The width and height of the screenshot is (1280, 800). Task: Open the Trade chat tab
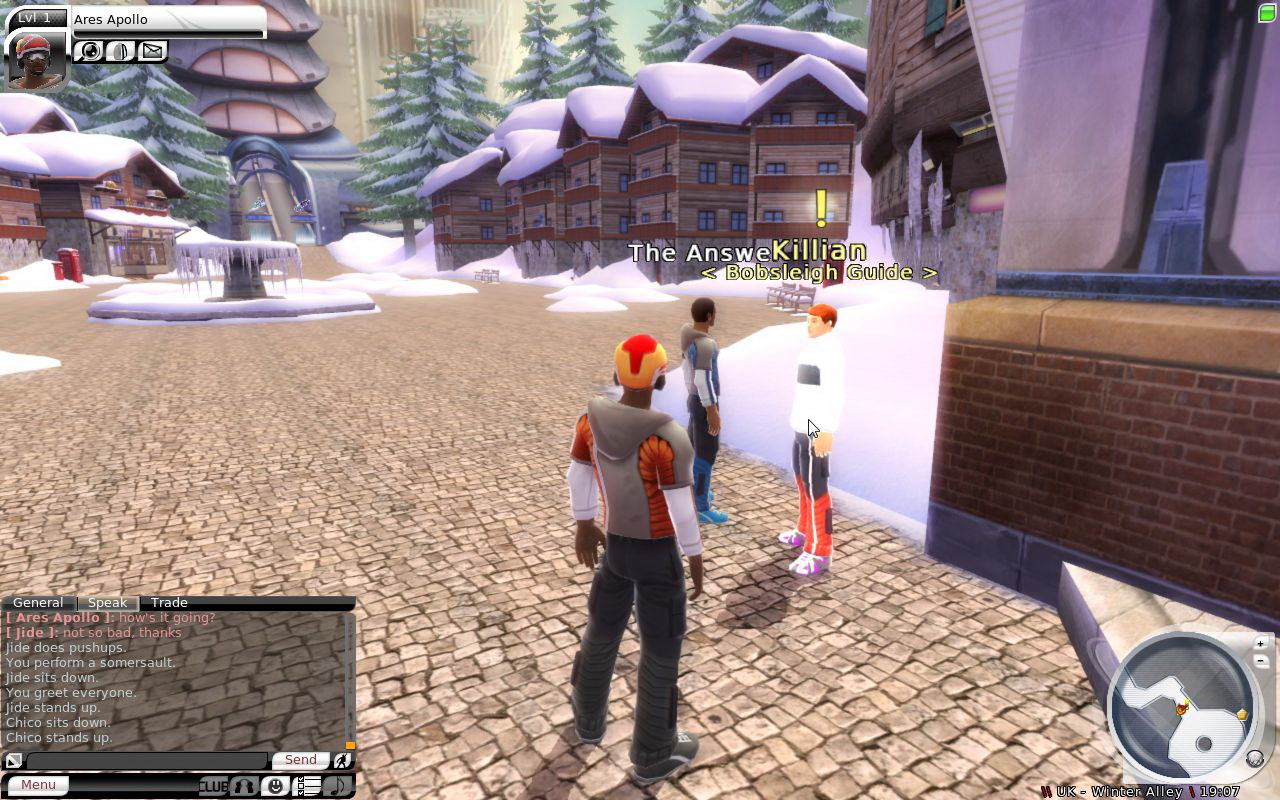169,603
